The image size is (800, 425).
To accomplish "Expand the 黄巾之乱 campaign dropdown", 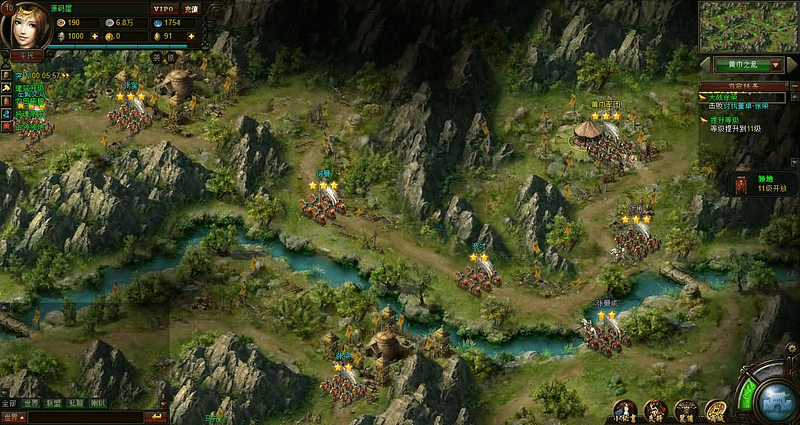I will [776, 64].
